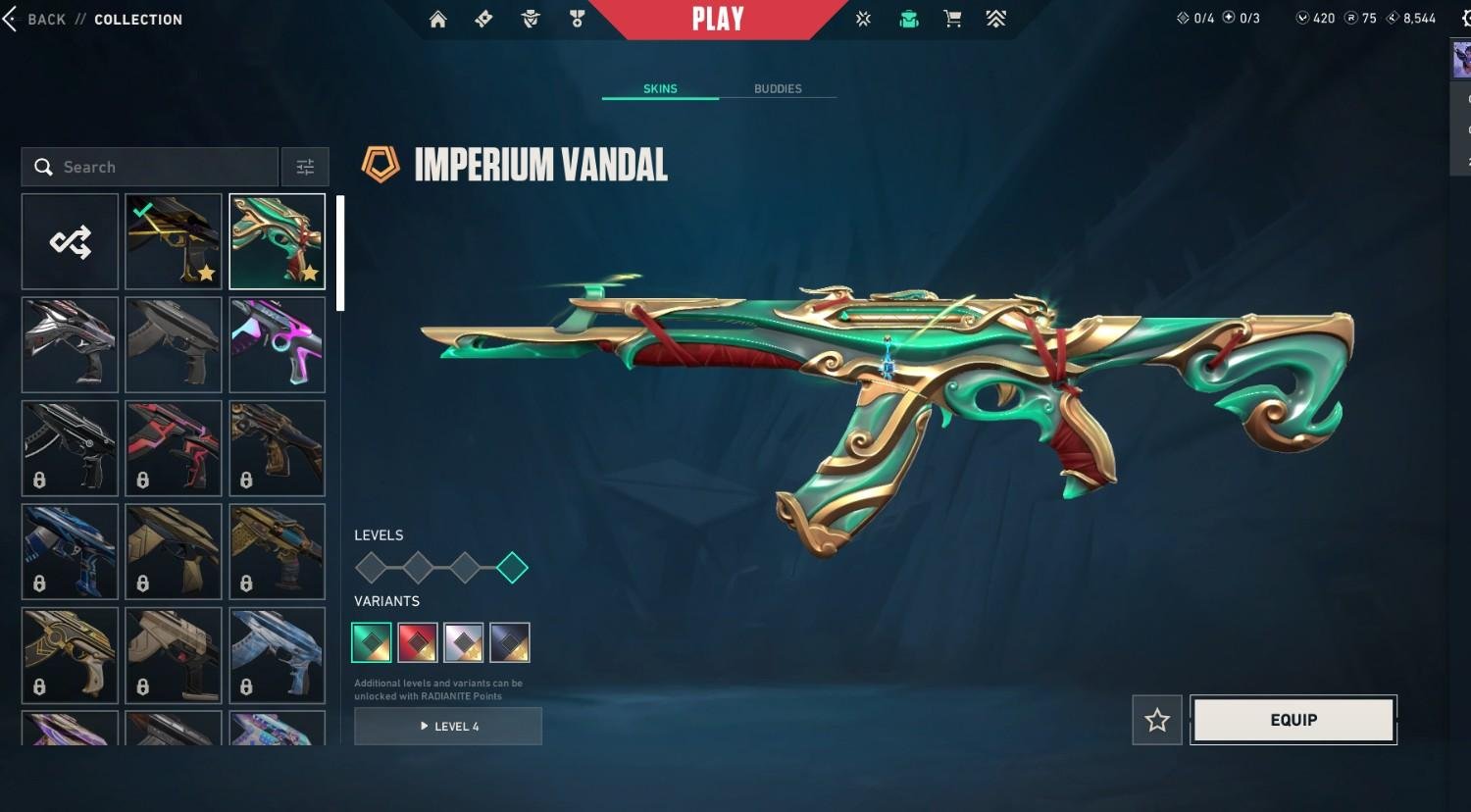Switch to the Buddies tab
This screenshot has width=1471, height=812.
tap(778, 89)
